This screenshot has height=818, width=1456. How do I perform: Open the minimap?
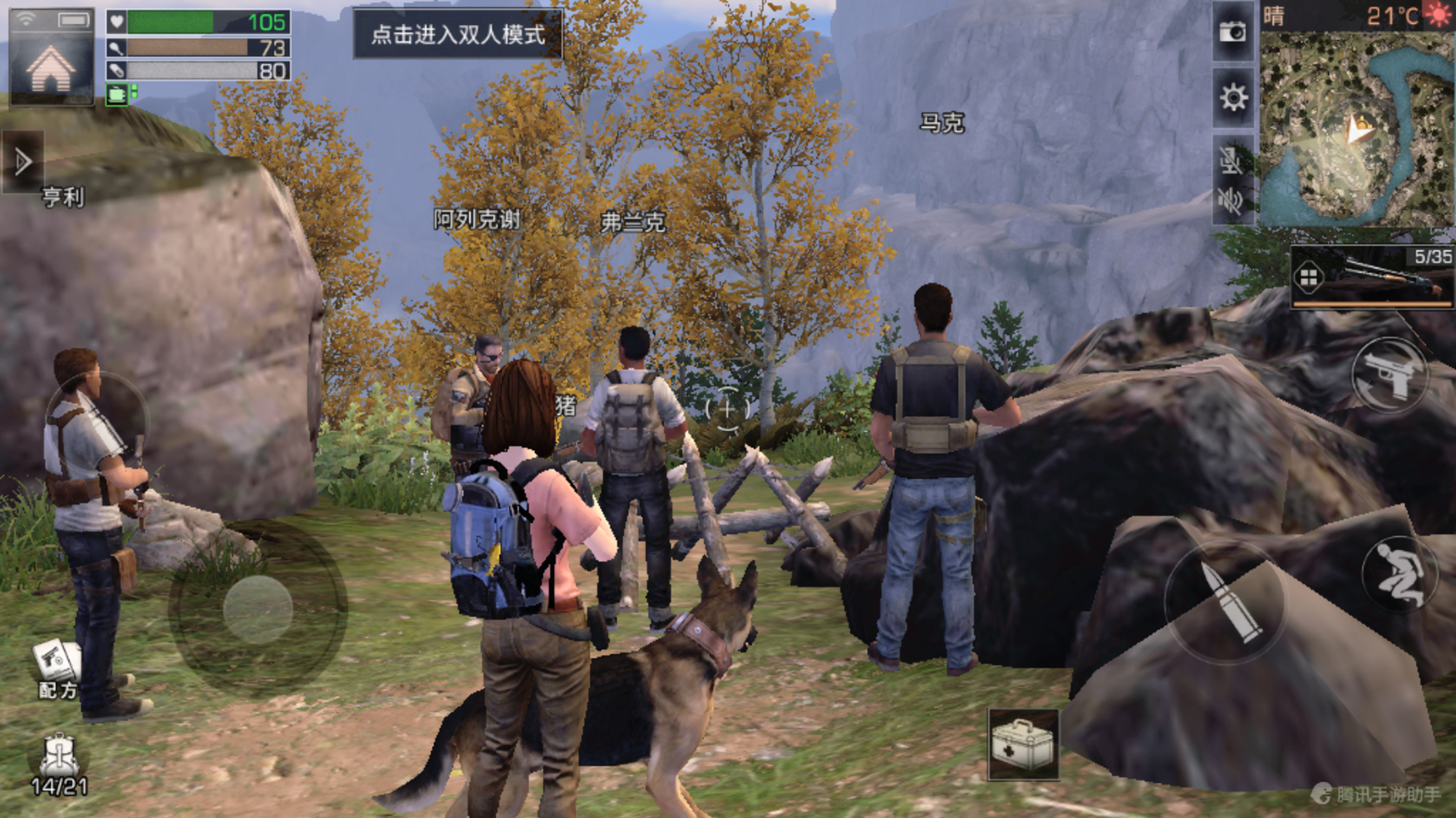[1358, 129]
